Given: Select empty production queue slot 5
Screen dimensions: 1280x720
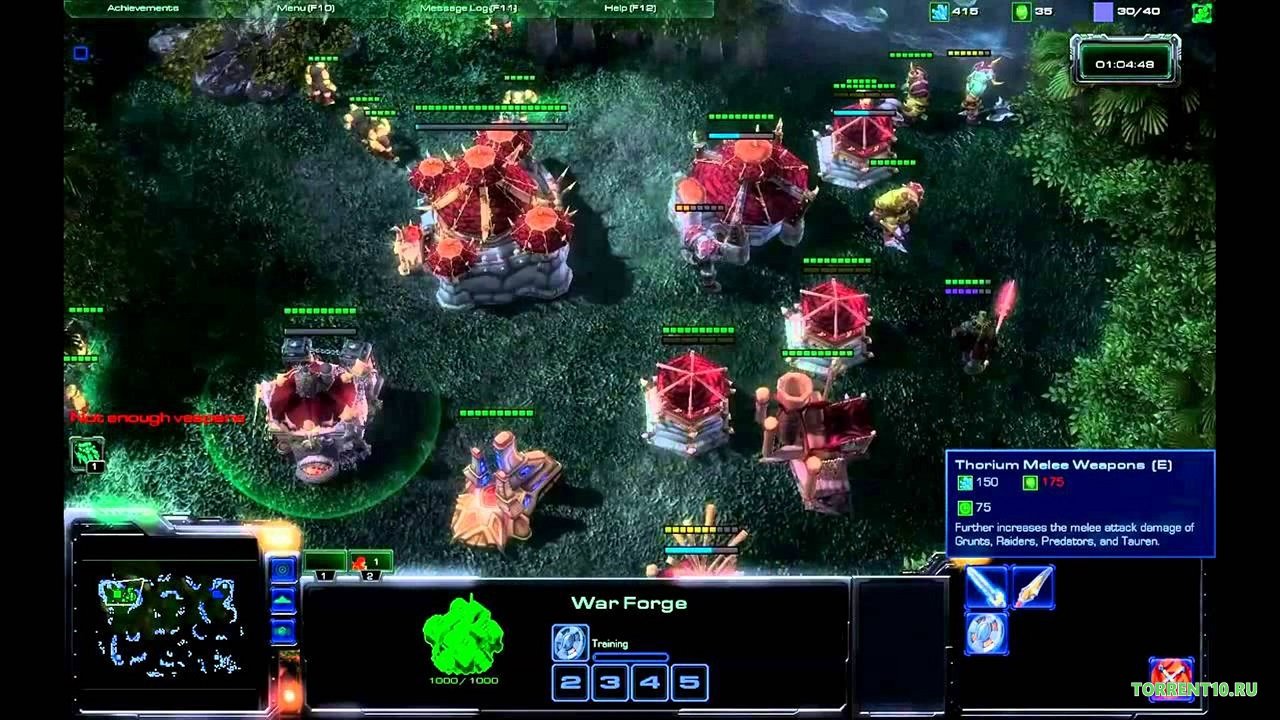Looking at the screenshot, I should click(x=690, y=684).
